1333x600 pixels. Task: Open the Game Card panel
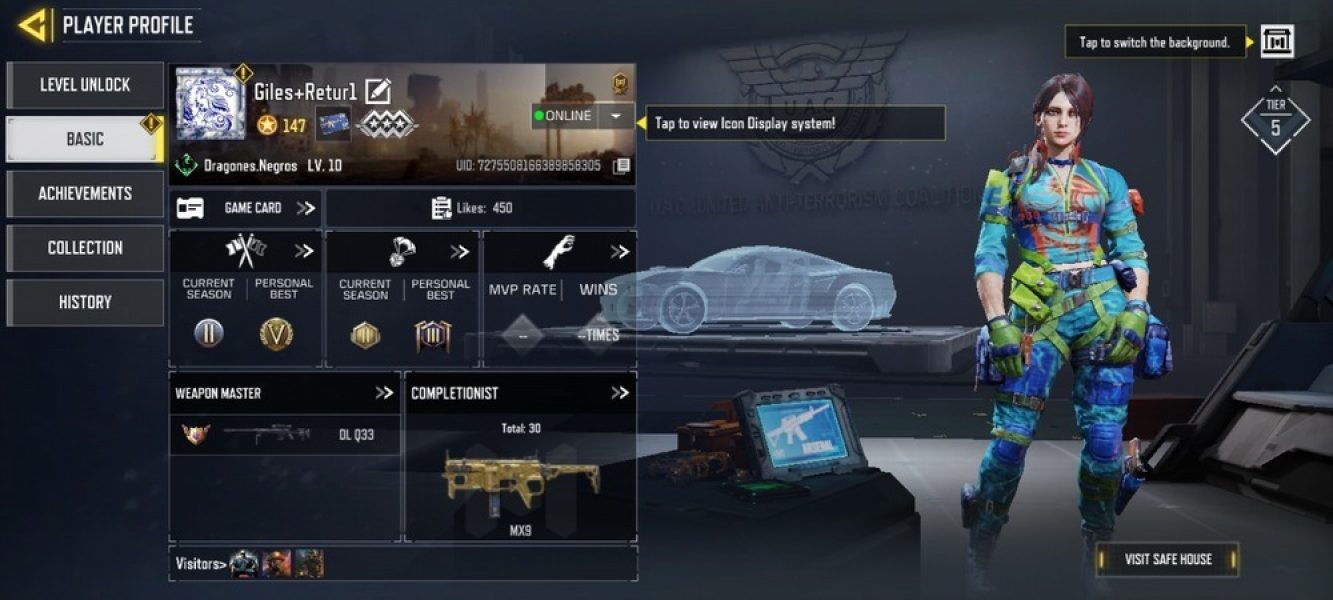245,208
